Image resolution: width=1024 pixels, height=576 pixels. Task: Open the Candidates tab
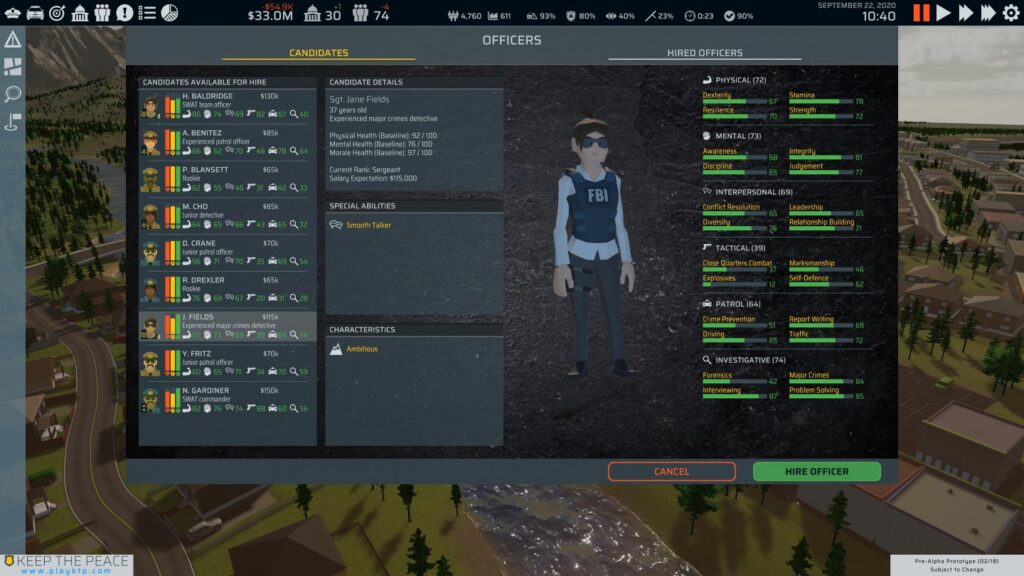[x=318, y=53]
